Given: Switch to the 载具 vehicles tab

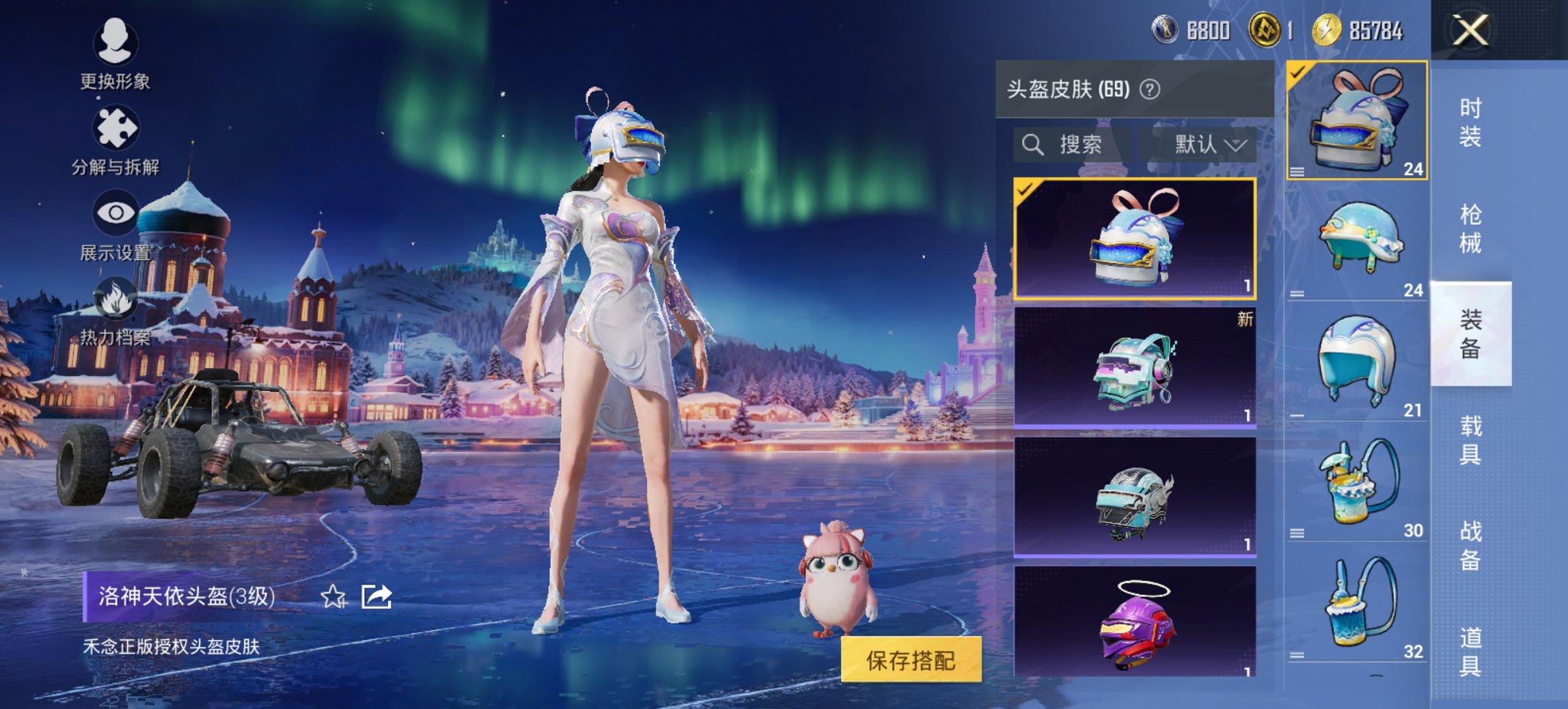Looking at the screenshot, I should pos(1470,440).
